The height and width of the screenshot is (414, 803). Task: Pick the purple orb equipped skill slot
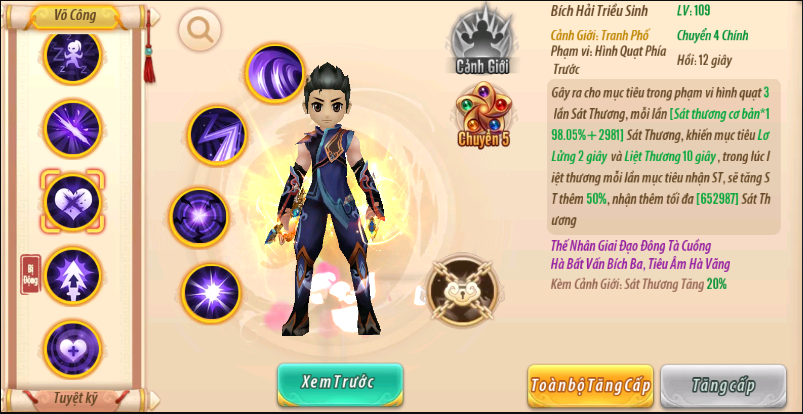(199, 215)
